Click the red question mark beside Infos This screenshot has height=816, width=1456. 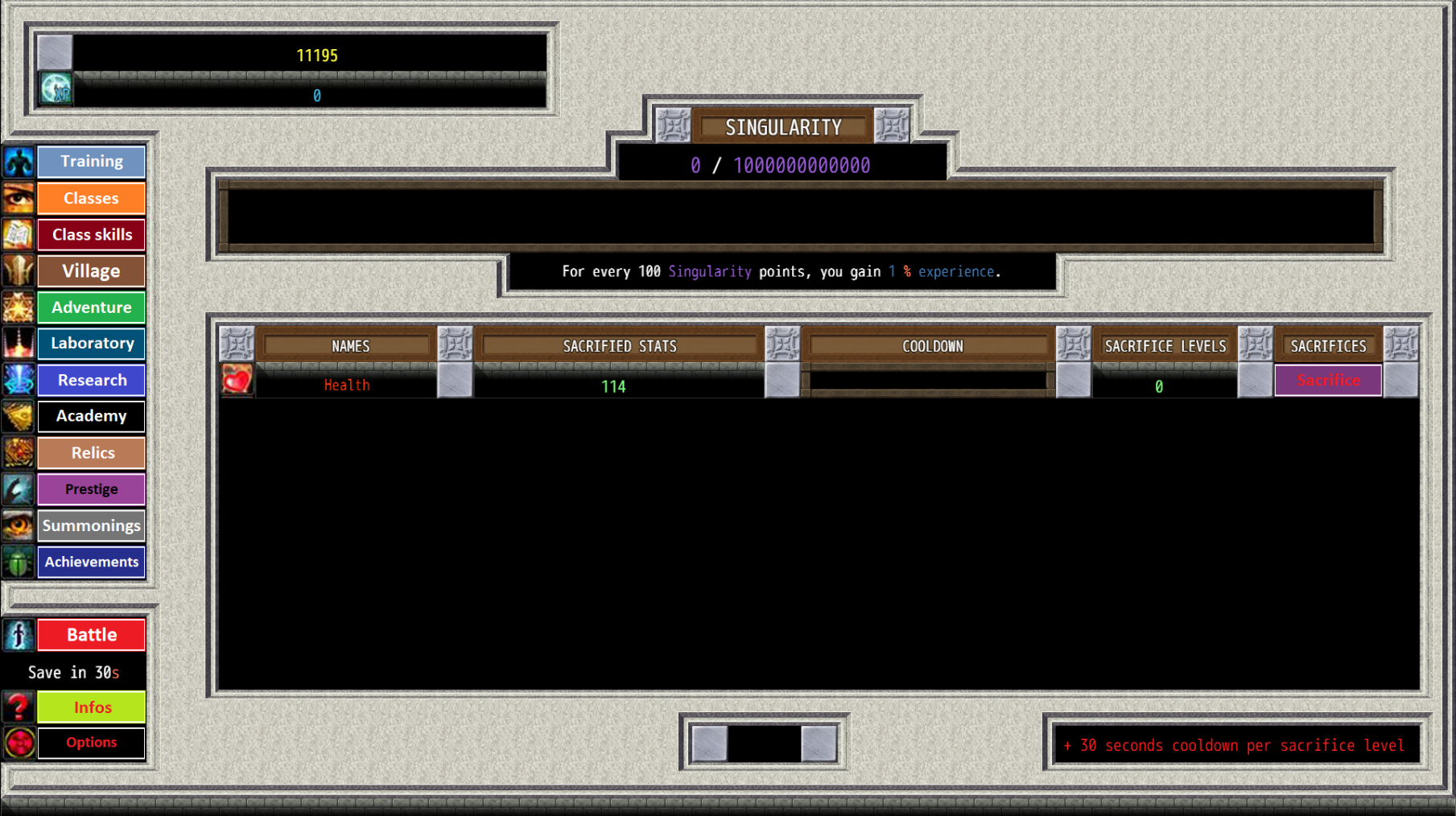tap(19, 707)
